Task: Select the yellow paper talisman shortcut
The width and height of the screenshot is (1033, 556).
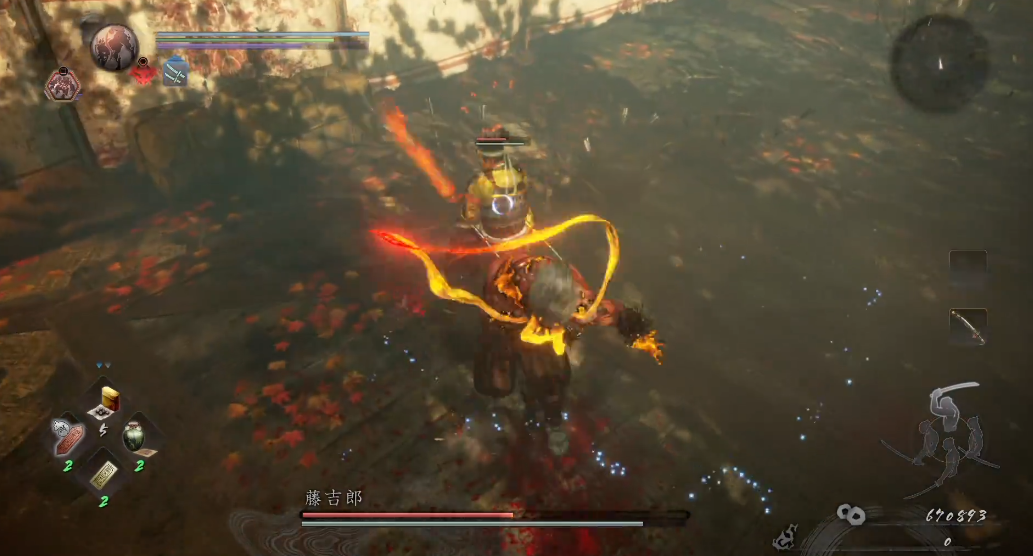Action: pos(102,476)
